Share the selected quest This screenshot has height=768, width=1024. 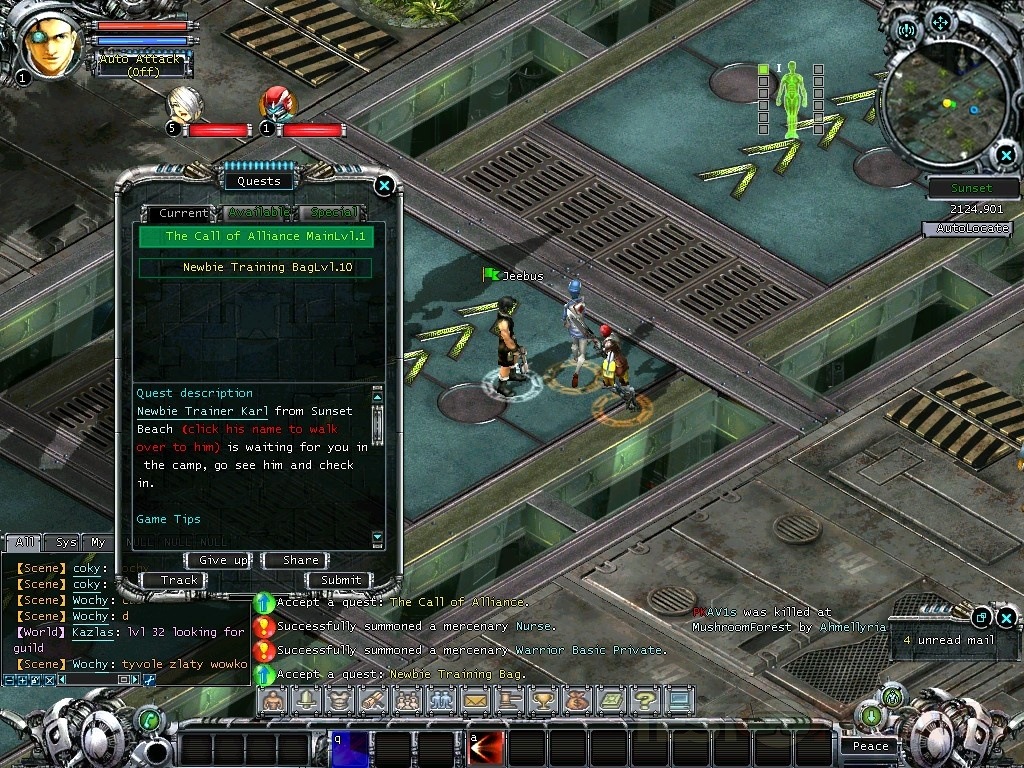(x=300, y=560)
